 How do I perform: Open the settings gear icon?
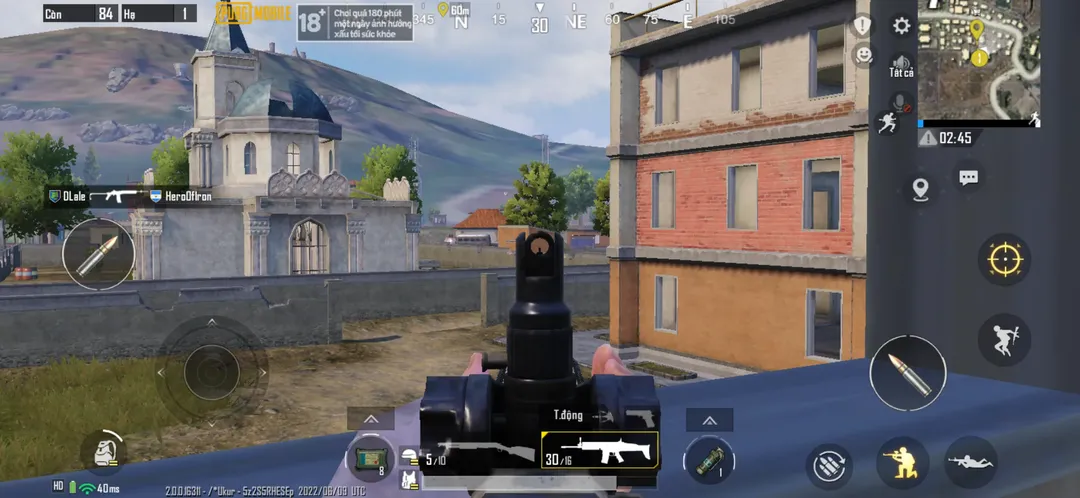901,26
